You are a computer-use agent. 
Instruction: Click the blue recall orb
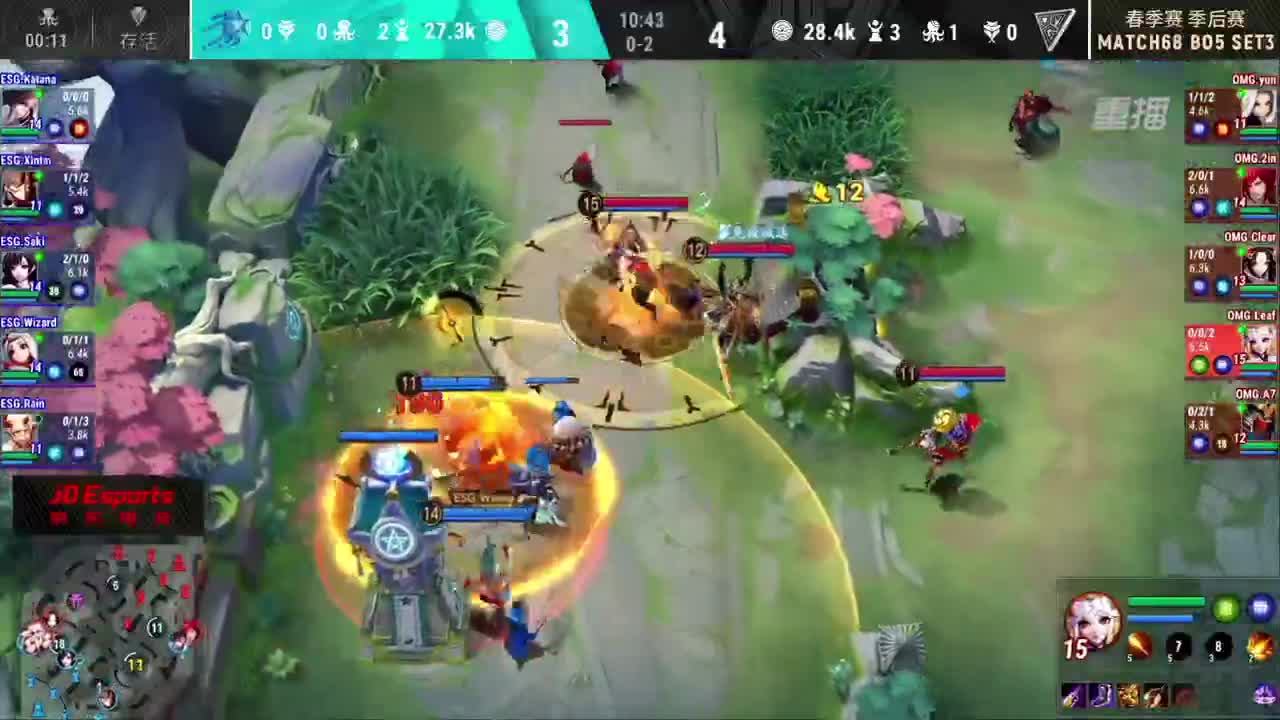point(1260,606)
